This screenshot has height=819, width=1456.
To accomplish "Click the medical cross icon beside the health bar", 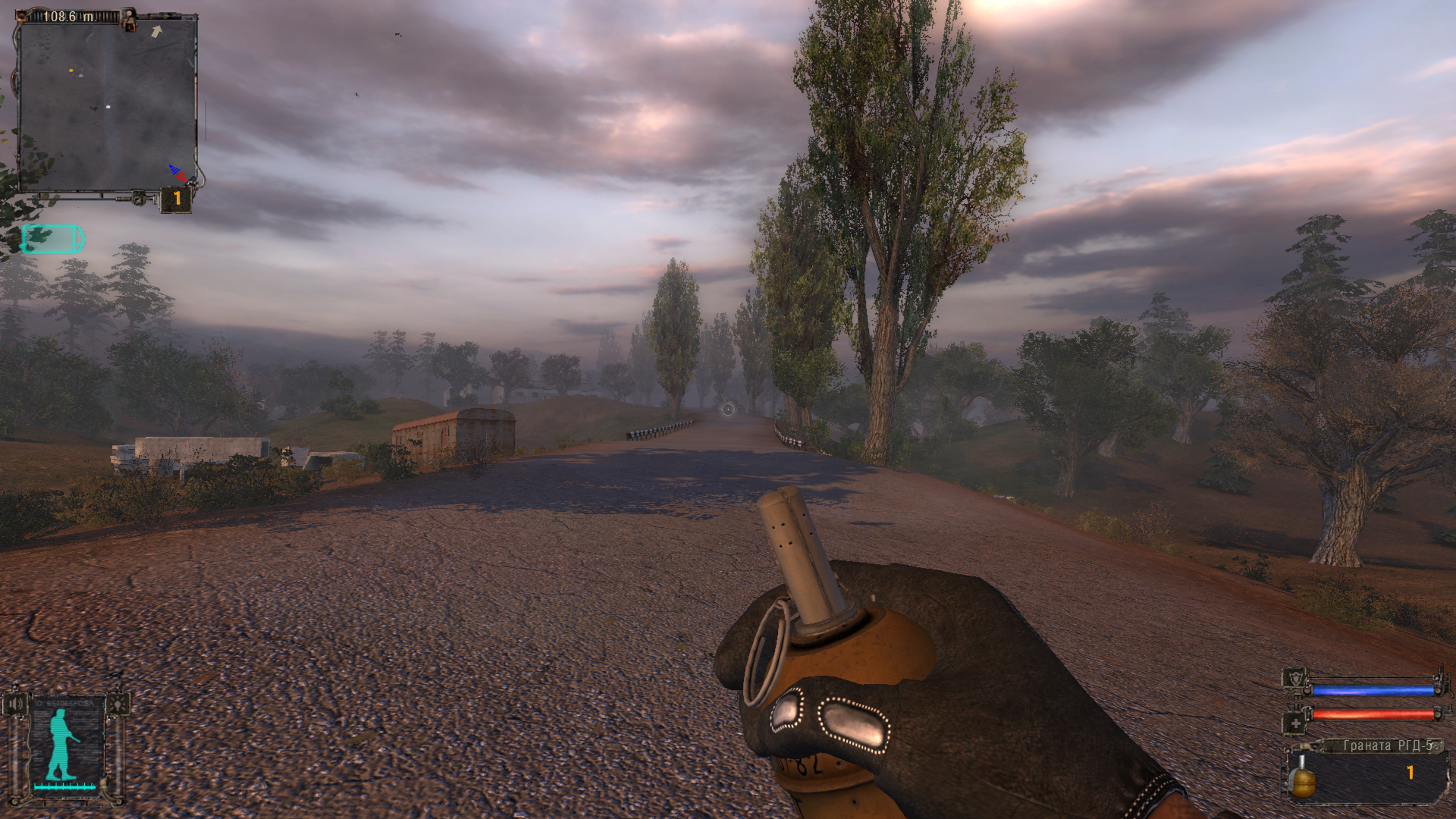I will click(1296, 723).
